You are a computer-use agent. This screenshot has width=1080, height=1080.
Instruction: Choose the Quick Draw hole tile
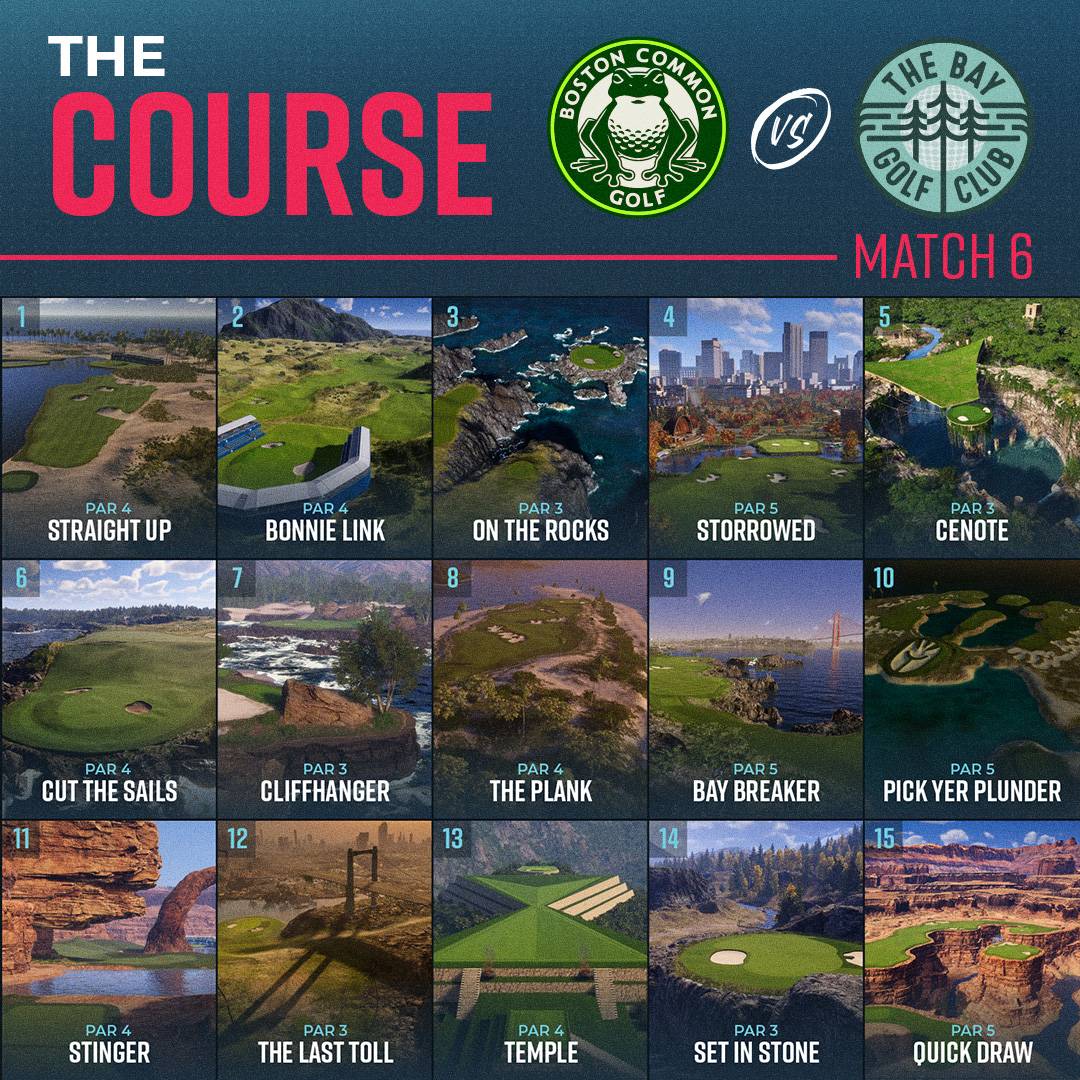coord(972,948)
